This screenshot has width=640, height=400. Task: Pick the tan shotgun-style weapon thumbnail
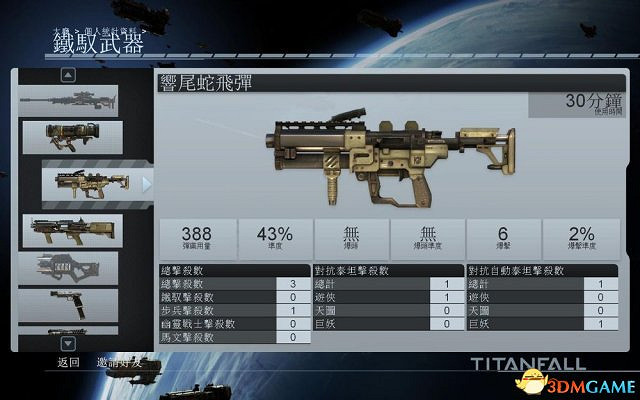(x=72, y=230)
